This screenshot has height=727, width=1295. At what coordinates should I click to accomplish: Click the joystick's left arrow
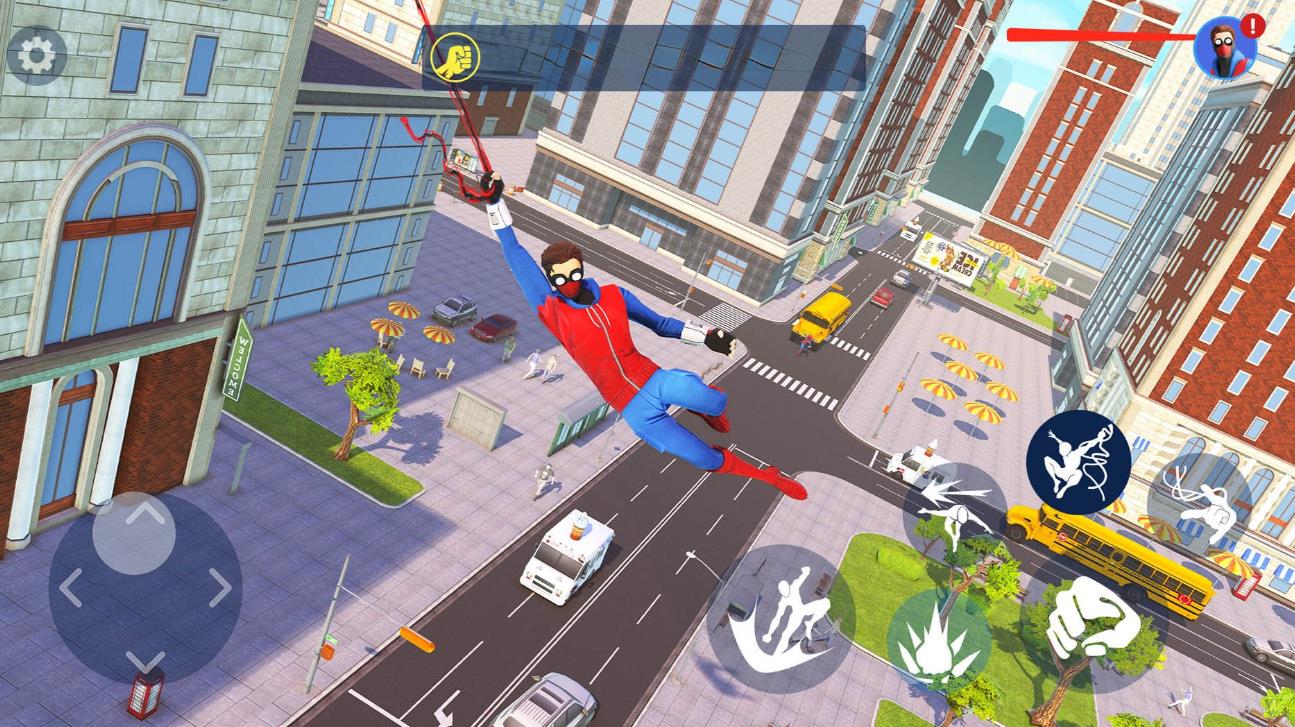[x=70, y=588]
